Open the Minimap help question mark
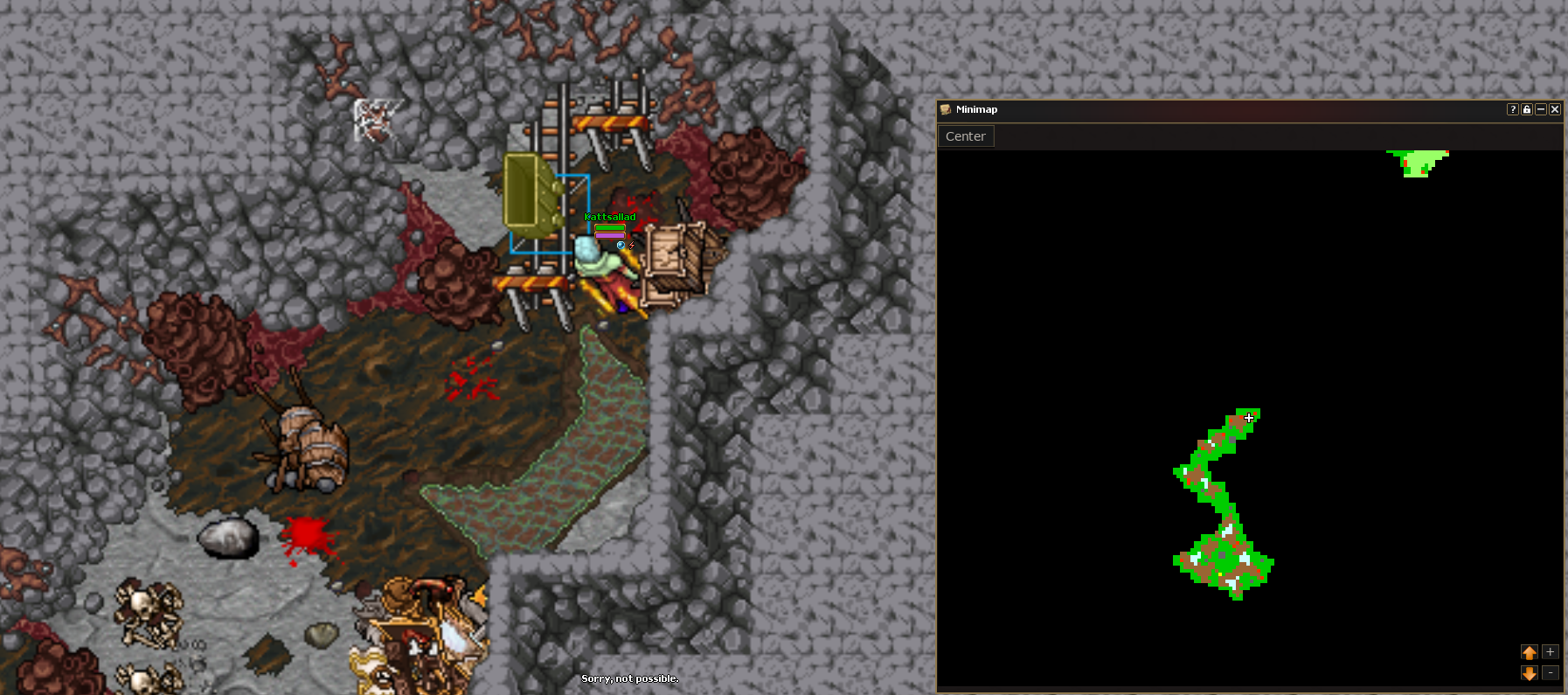This screenshot has height=695, width=1568. pyautogui.click(x=1513, y=109)
